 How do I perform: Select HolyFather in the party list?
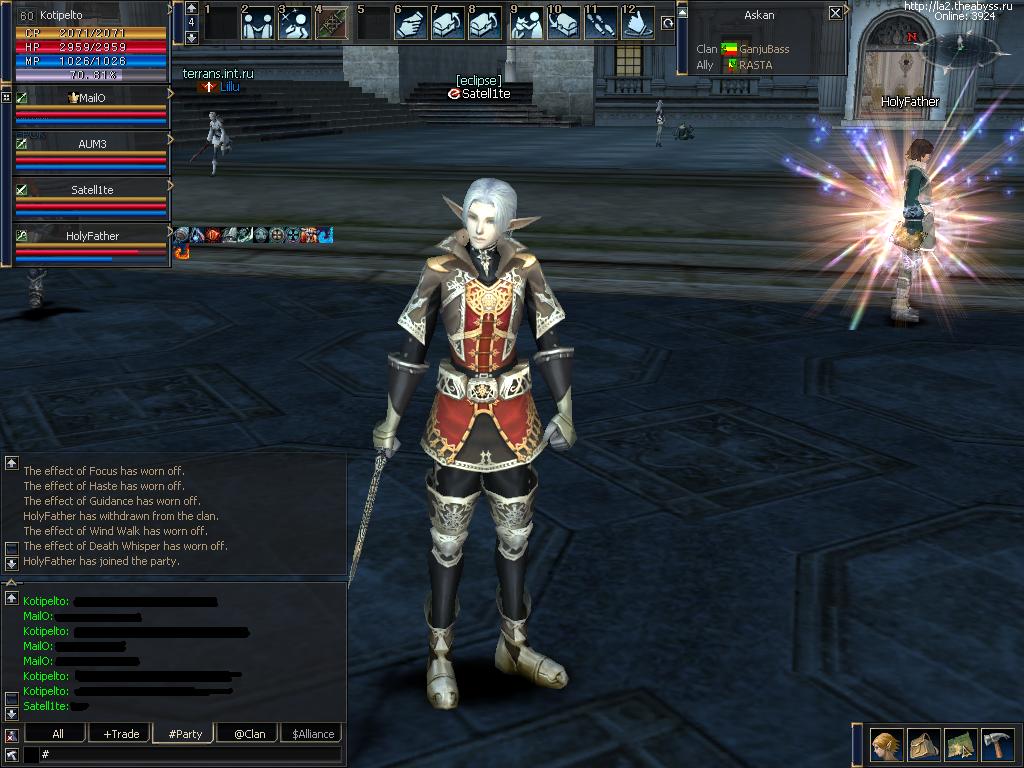[x=91, y=236]
